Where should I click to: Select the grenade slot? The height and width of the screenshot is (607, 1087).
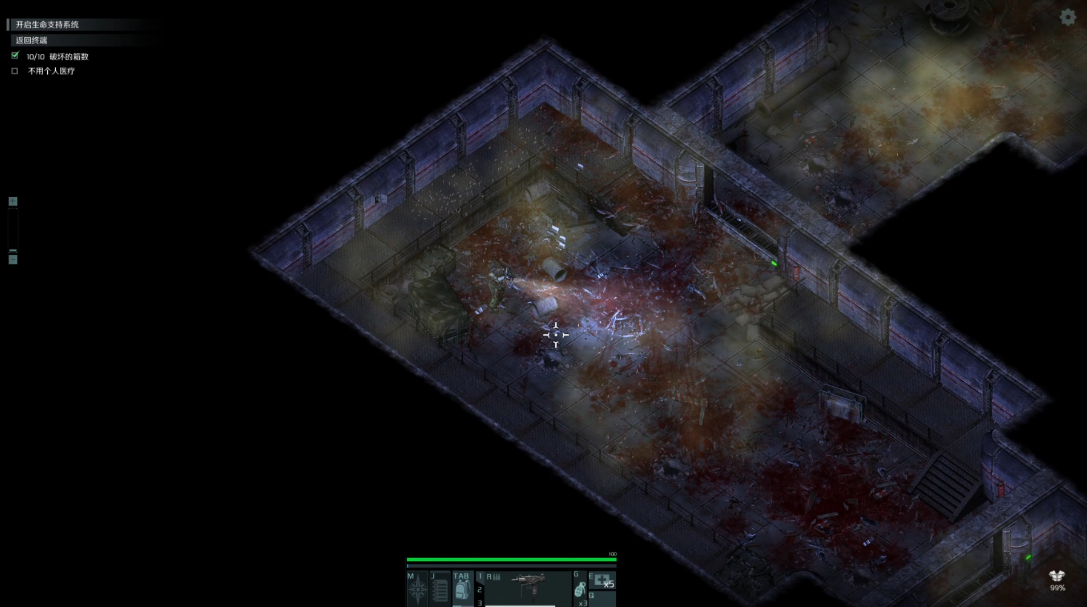pyautogui.click(x=579, y=590)
